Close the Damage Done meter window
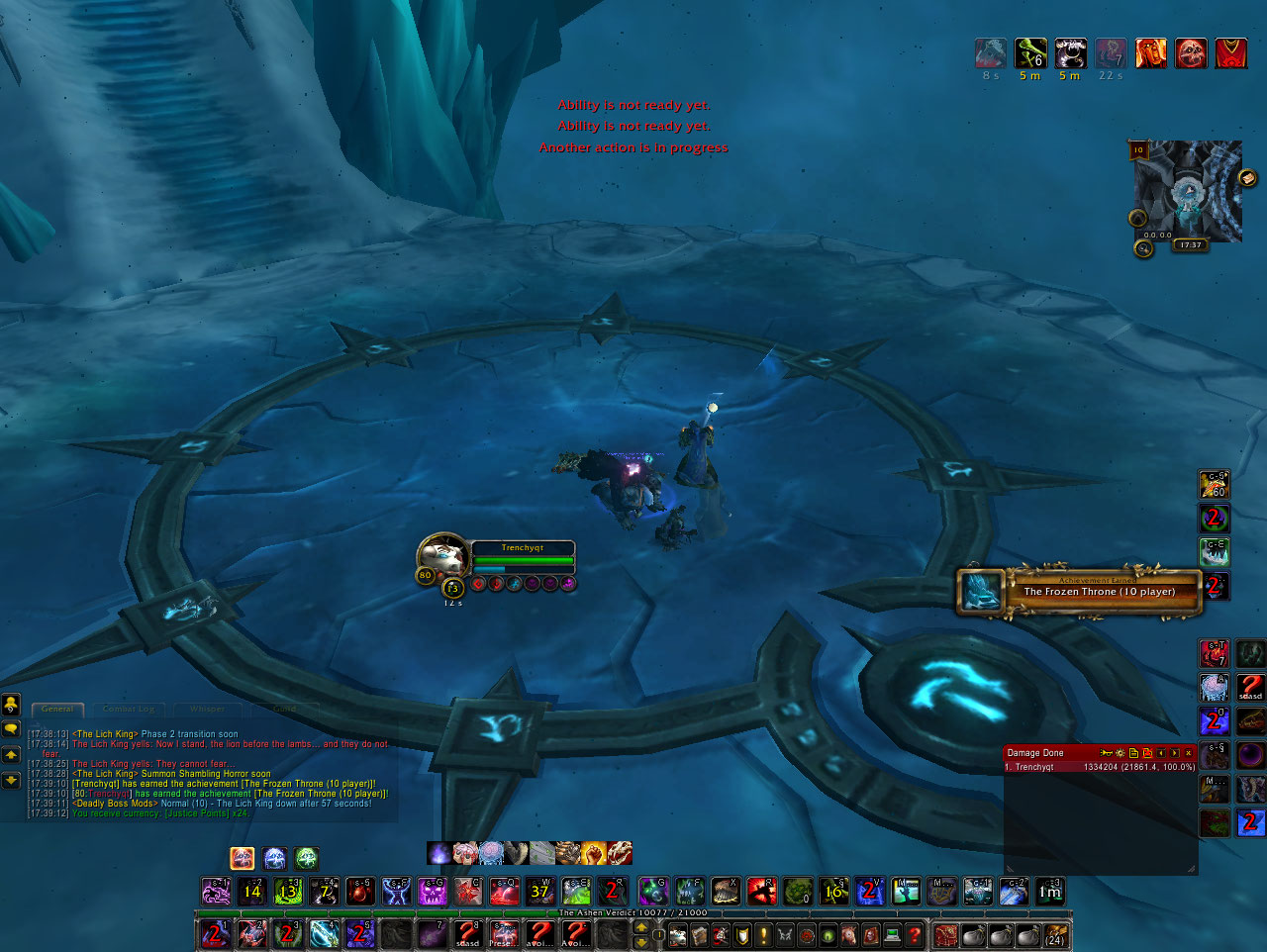The width and height of the screenshot is (1267, 952). (x=1189, y=753)
